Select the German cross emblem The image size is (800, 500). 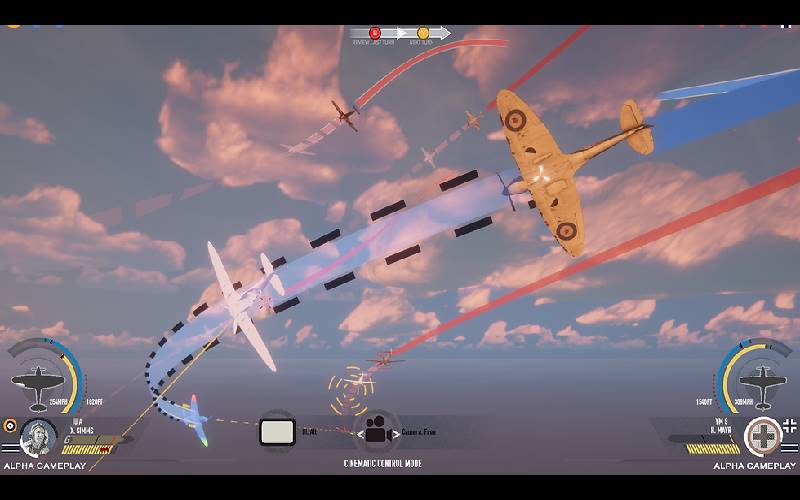765,437
